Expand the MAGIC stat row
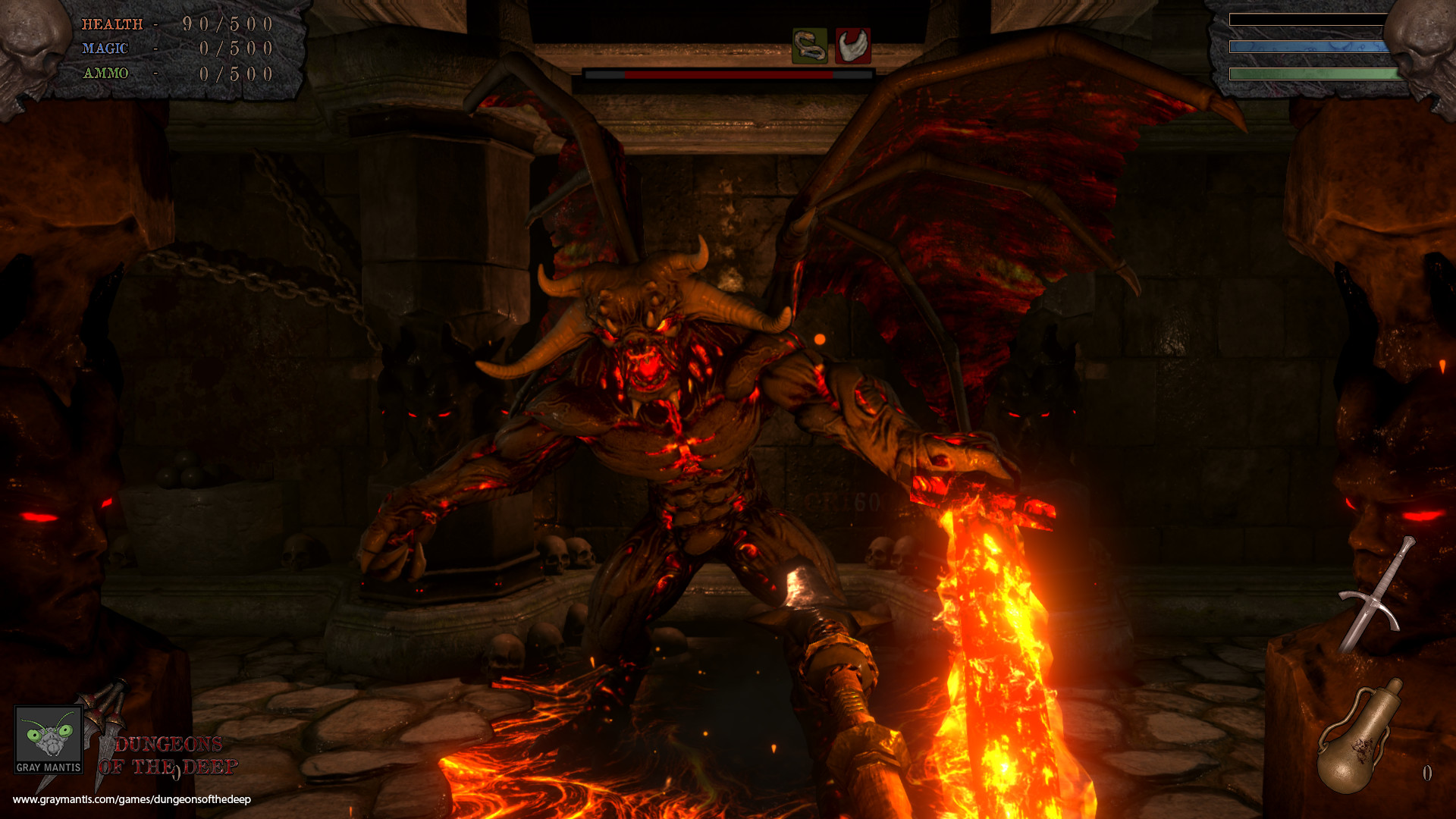Image resolution: width=1456 pixels, height=819 pixels. click(174, 48)
